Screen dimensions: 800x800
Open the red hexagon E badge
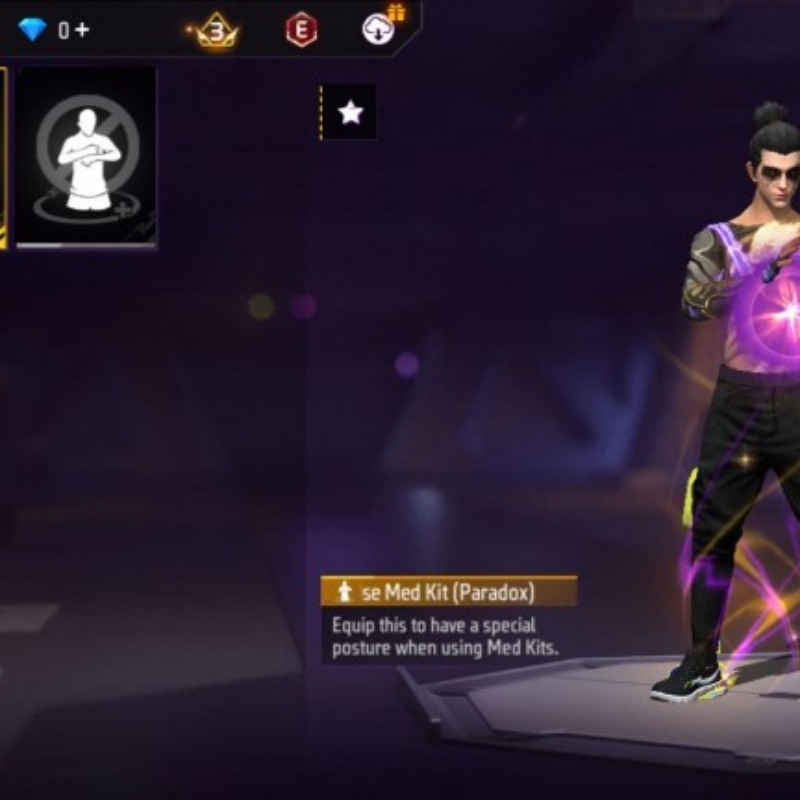[301, 30]
